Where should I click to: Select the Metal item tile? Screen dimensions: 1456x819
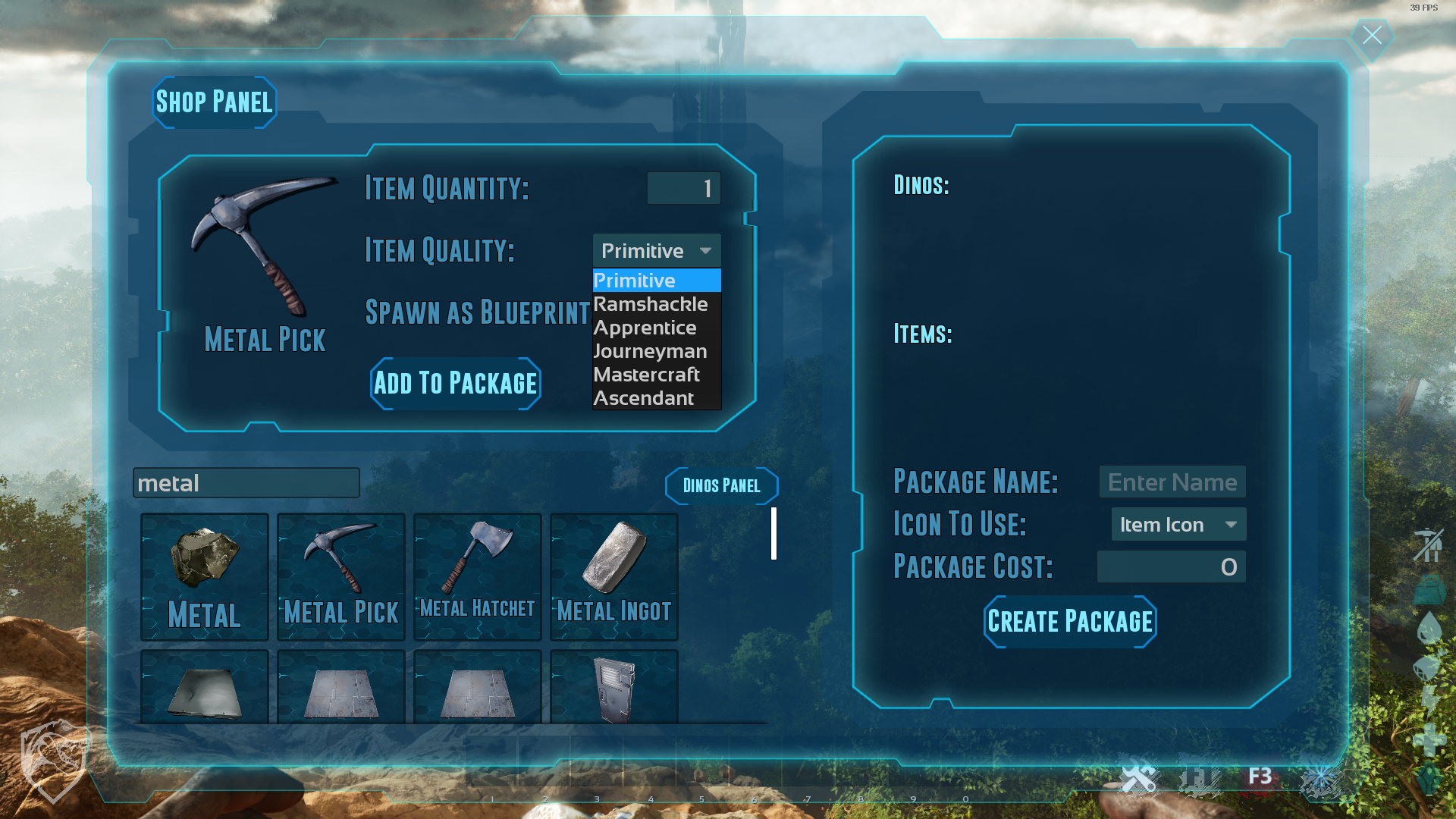(205, 576)
